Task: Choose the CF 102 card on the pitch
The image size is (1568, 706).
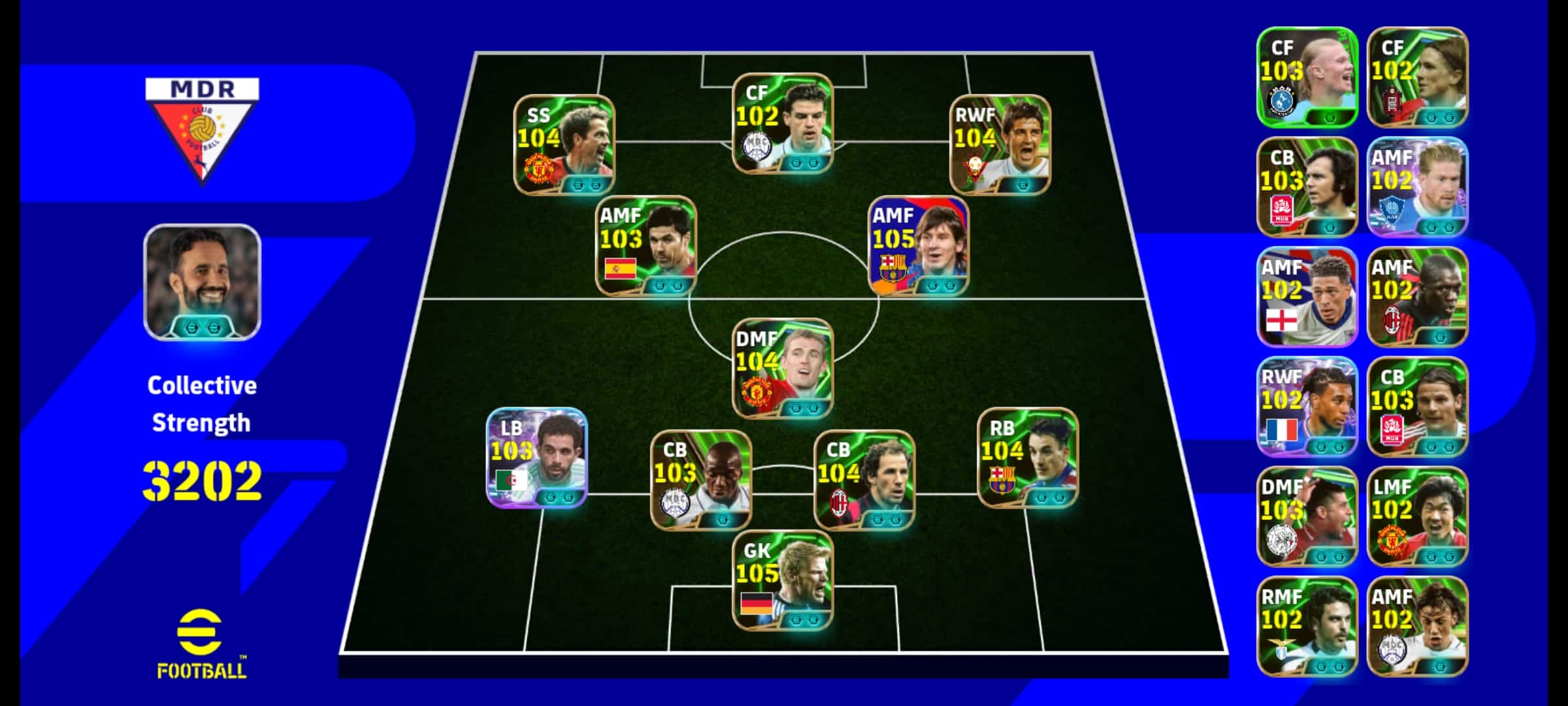Action: click(x=783, y=124)
